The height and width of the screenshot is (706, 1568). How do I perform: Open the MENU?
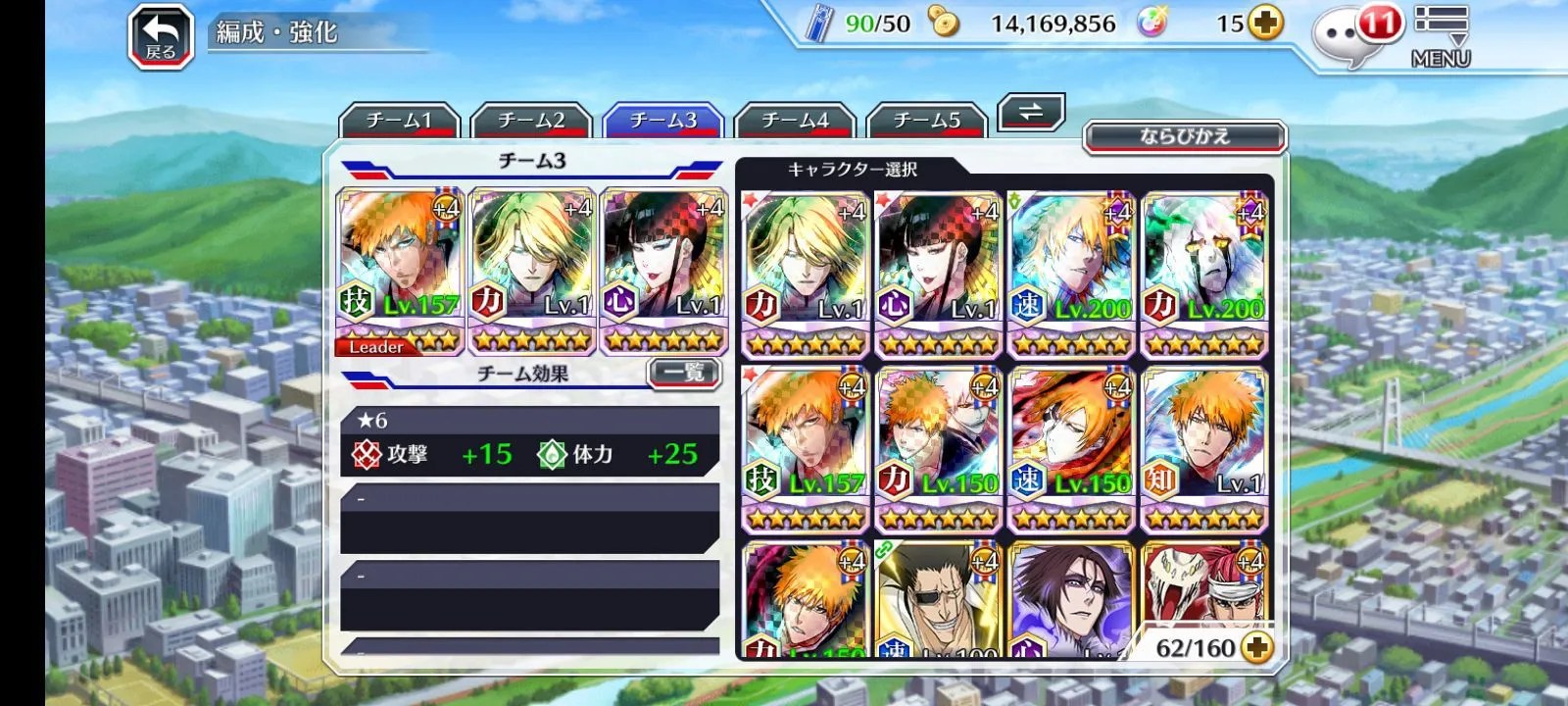pyautogui.click(x=1441, y=37)
